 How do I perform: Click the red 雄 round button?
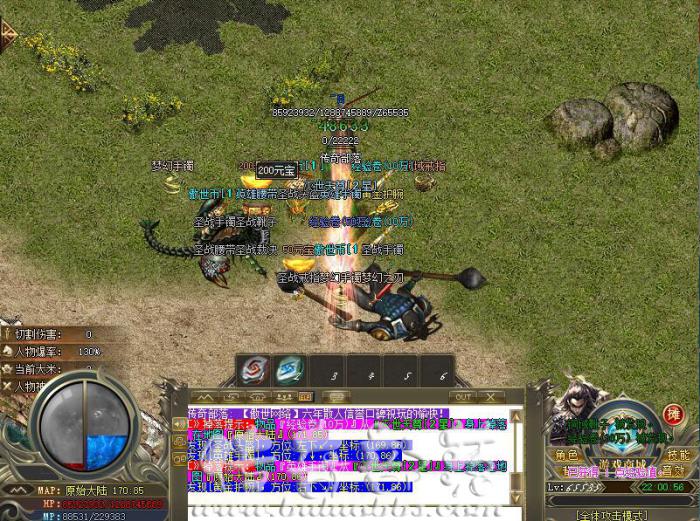point(674,415)
